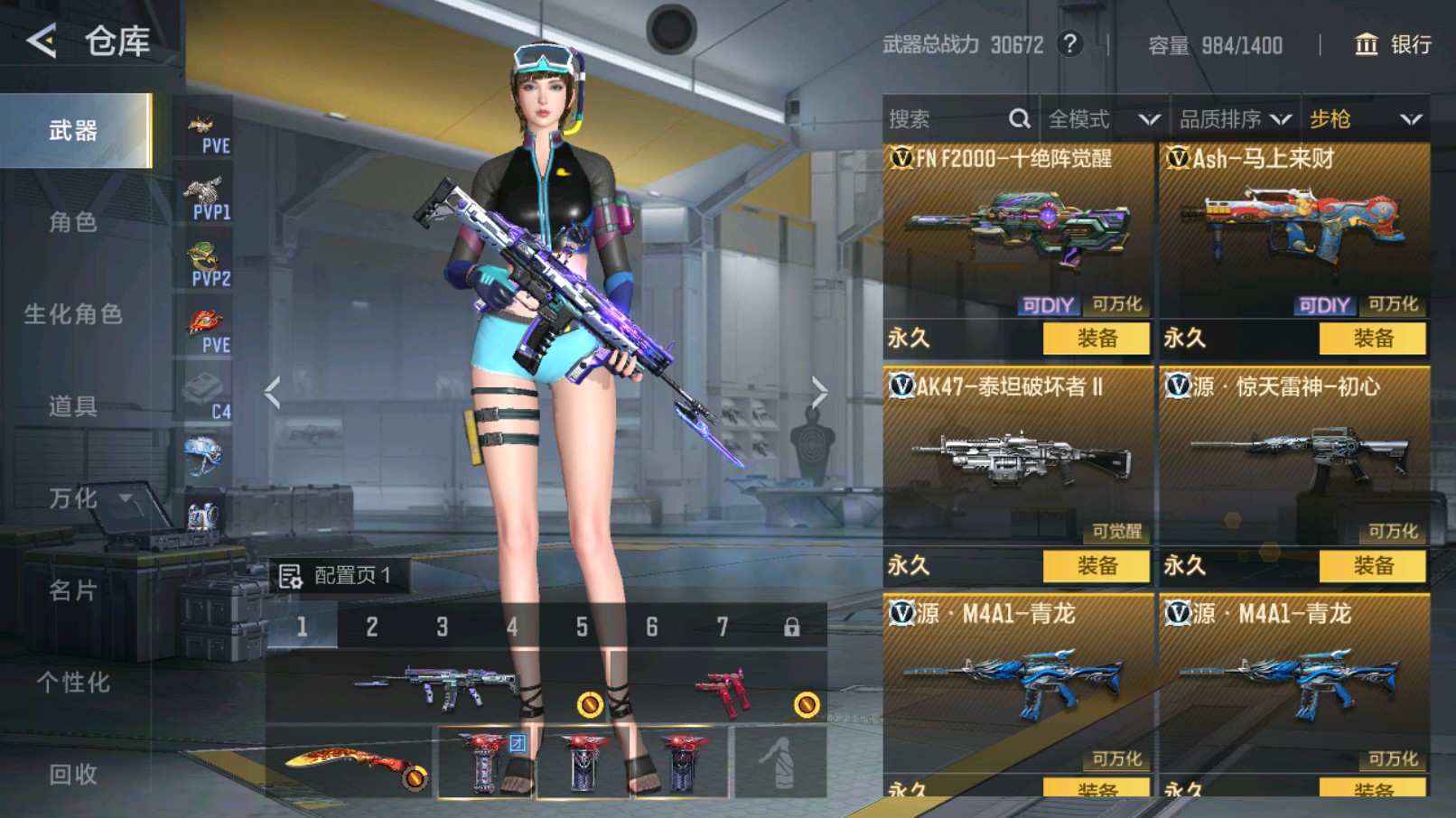The image size is (1456, 818).
Task: Select loadout tab number 3
Action: pos(442,627)
